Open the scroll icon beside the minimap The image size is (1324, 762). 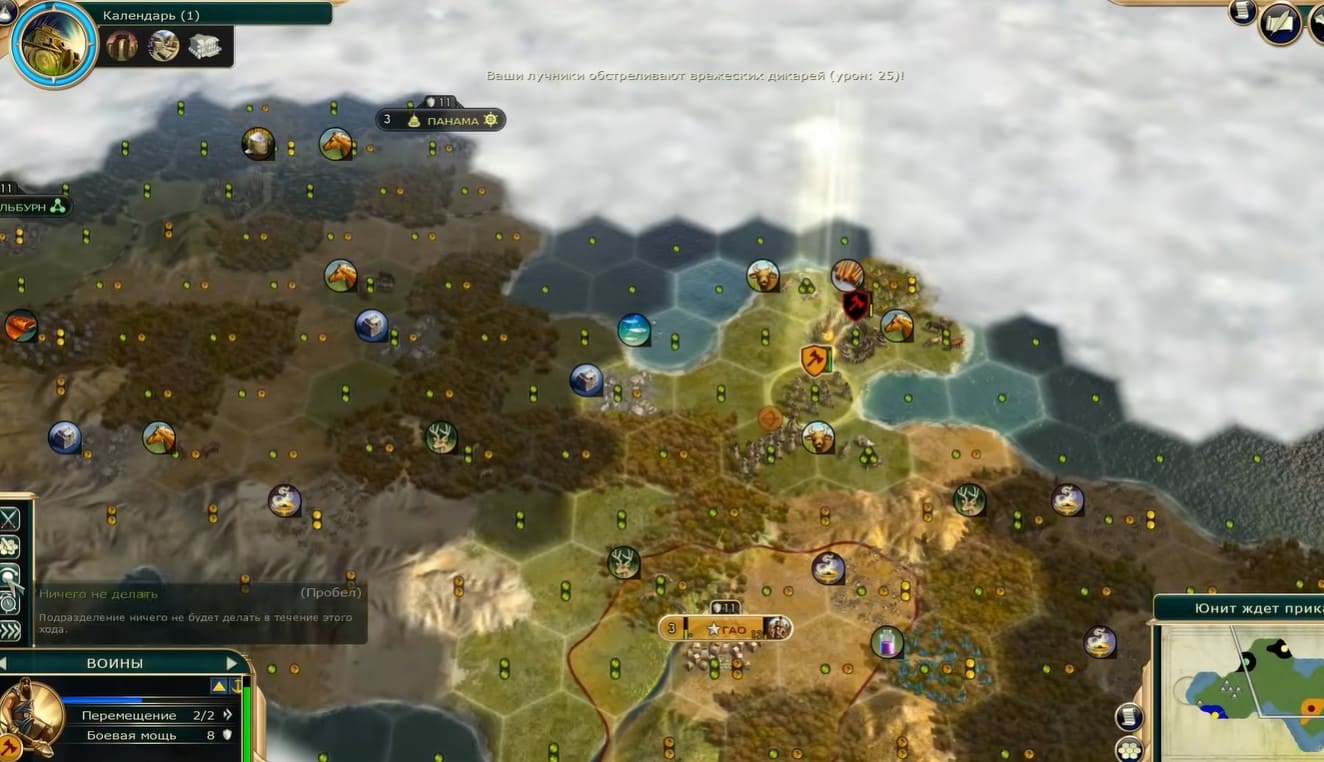(1129, 716)
